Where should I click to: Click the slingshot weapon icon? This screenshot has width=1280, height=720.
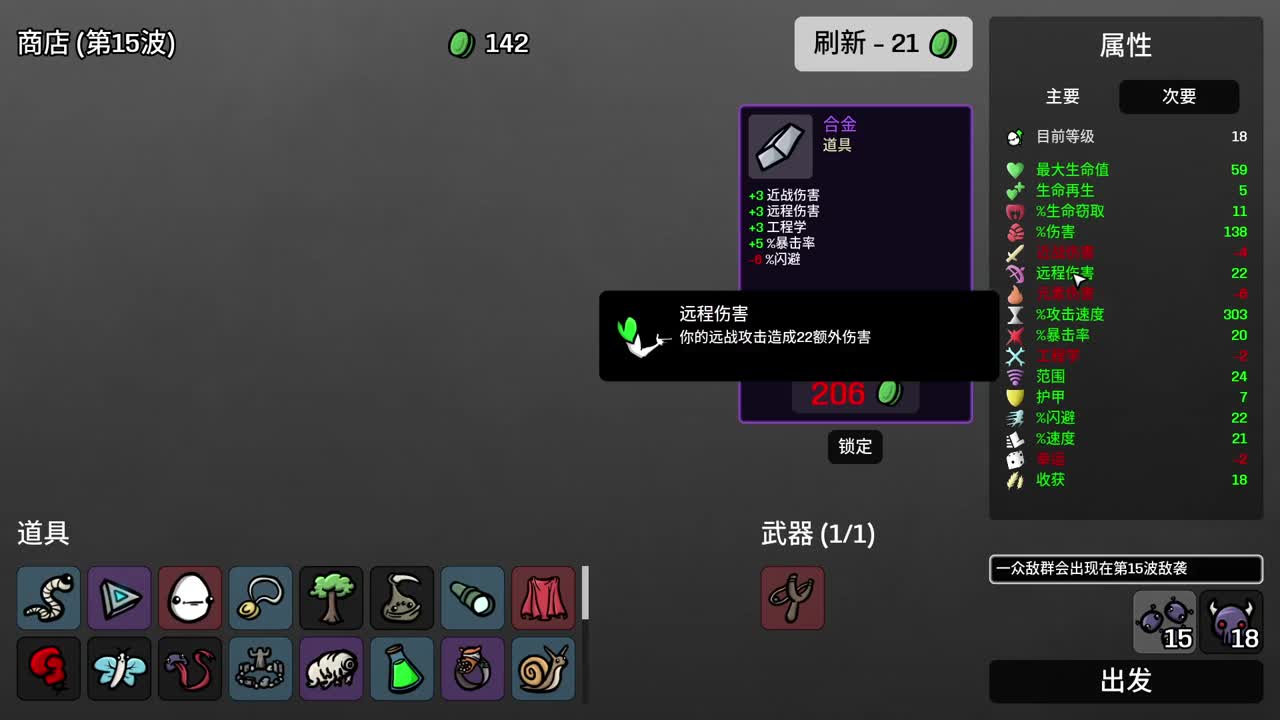793,598
